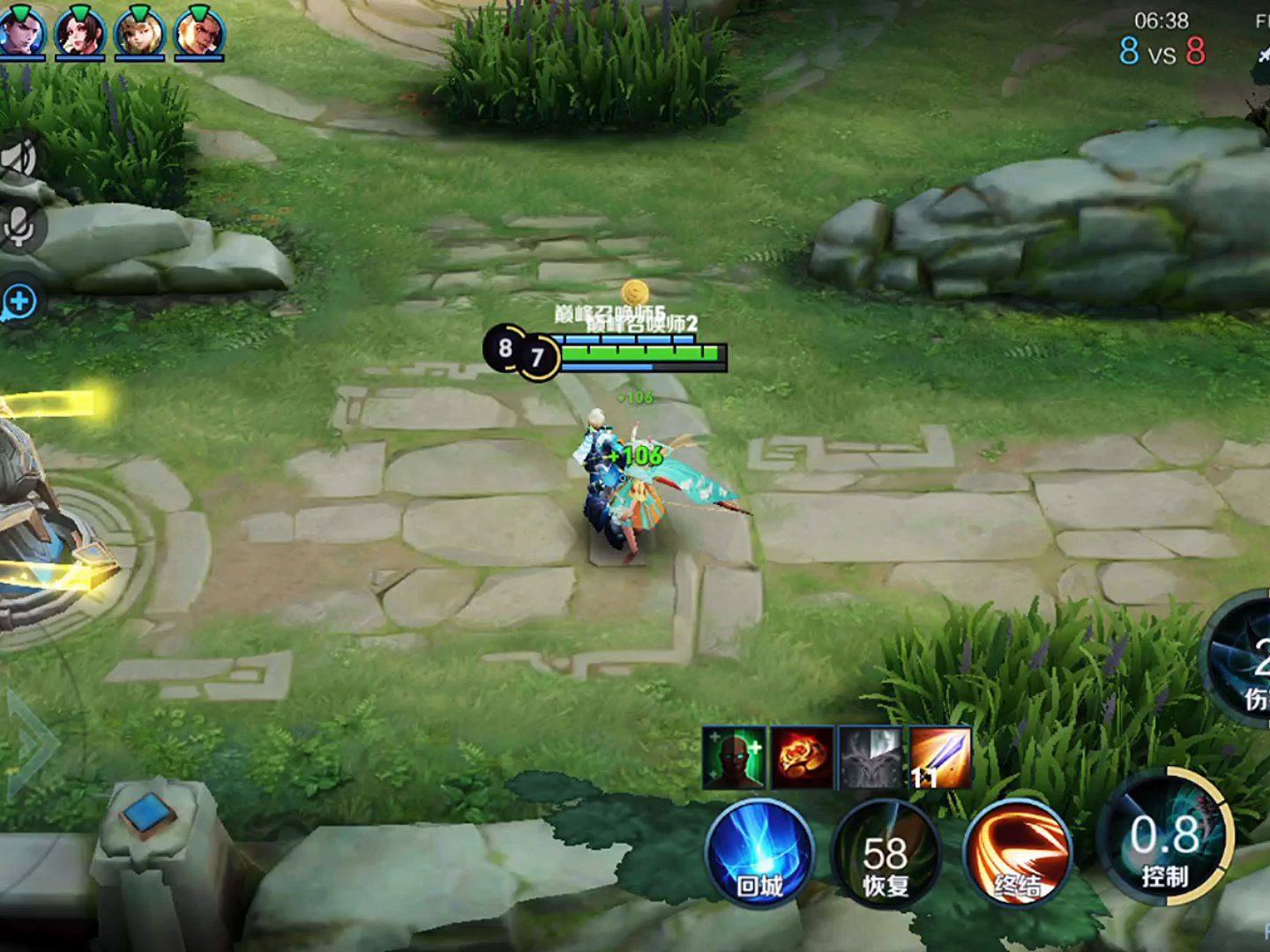Toggle the microphone voice chat icon
The width and height of the screenshot is (1270, 952).
tap(18, 227)
